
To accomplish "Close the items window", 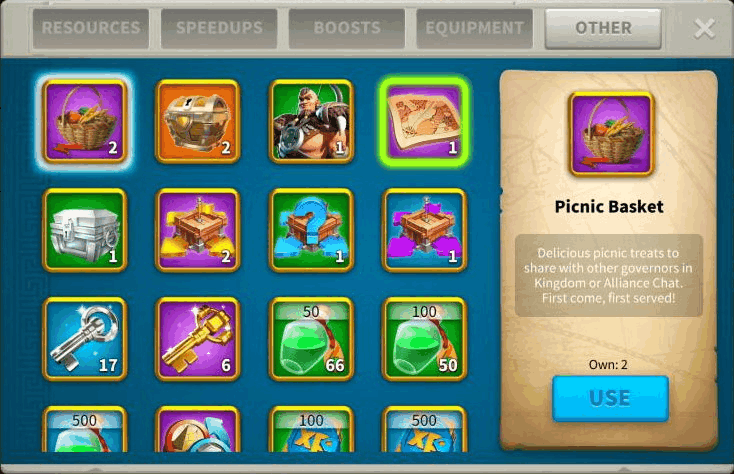I will click(705, 28).
